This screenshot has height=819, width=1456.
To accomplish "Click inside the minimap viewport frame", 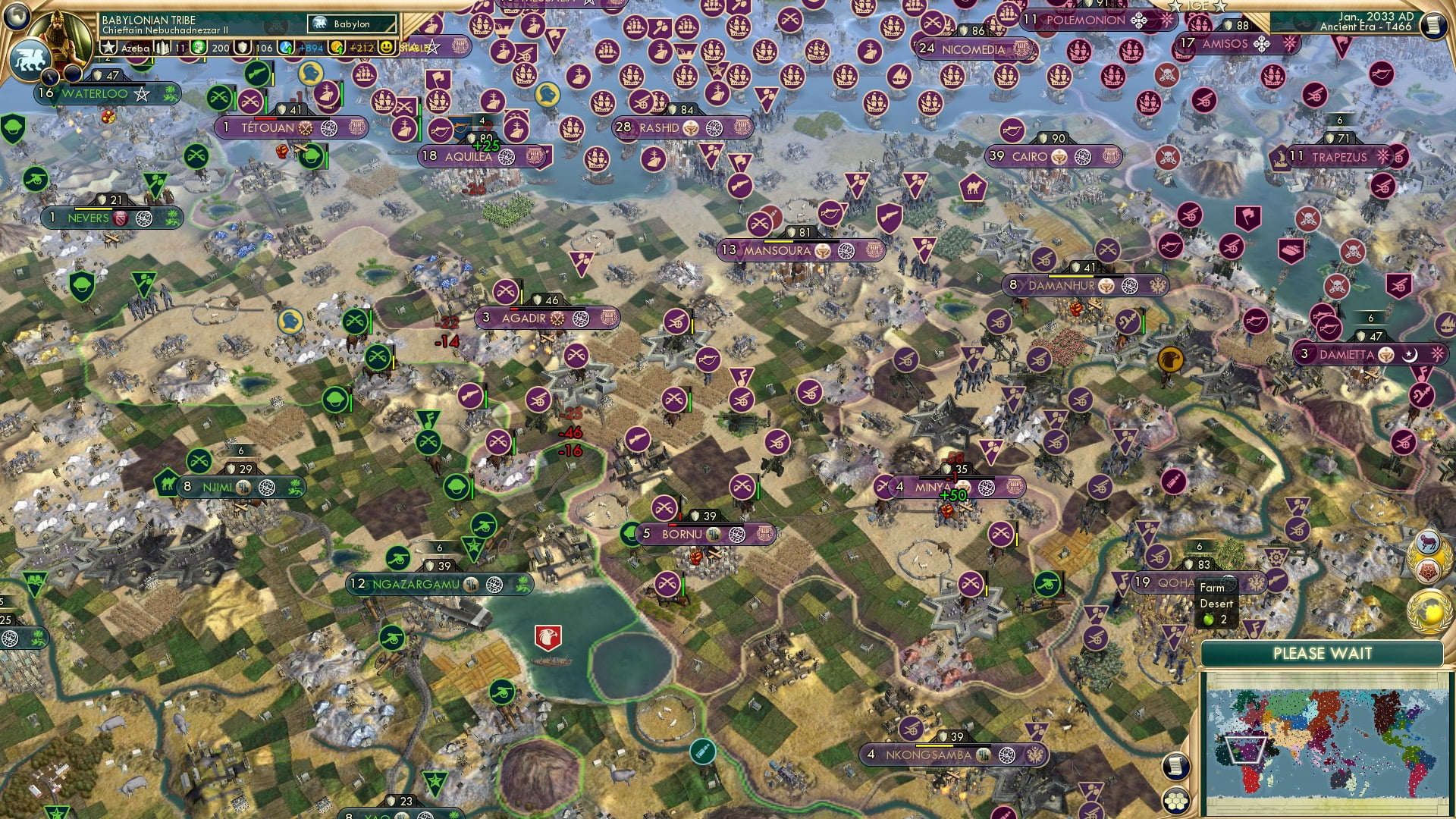I will [1245, 748].
